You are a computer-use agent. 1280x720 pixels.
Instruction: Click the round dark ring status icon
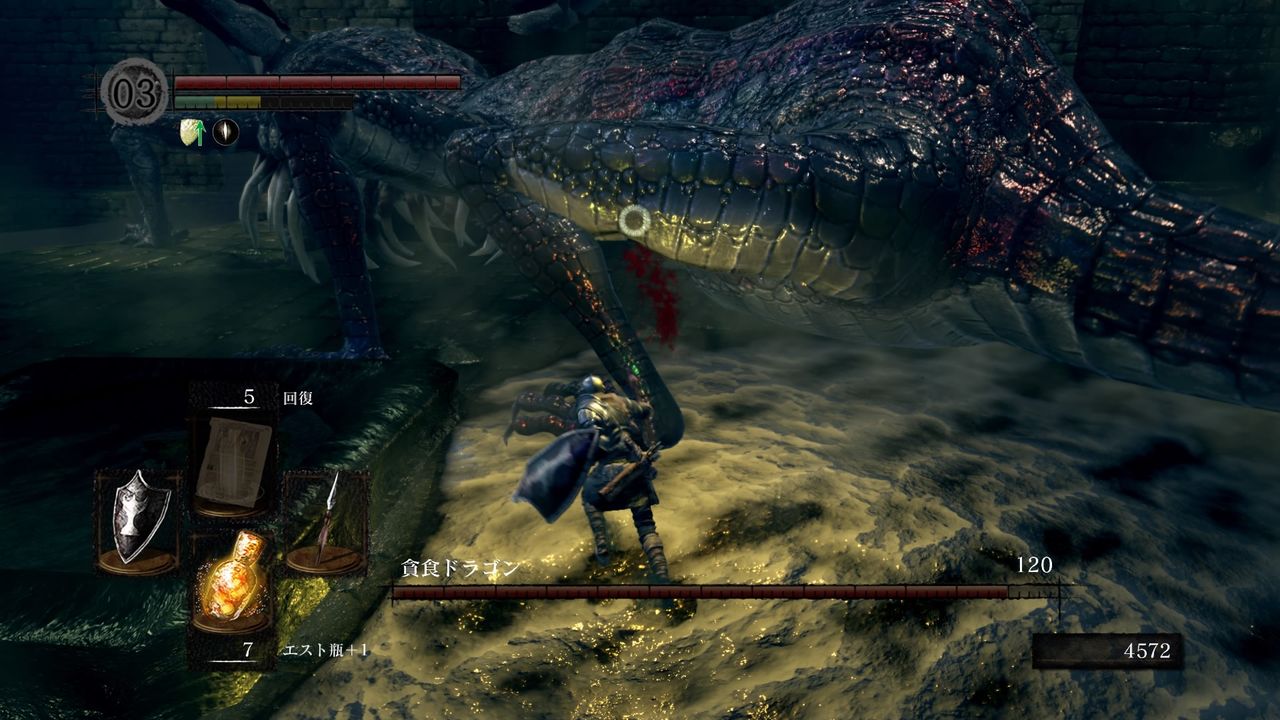tap(225, 132)
